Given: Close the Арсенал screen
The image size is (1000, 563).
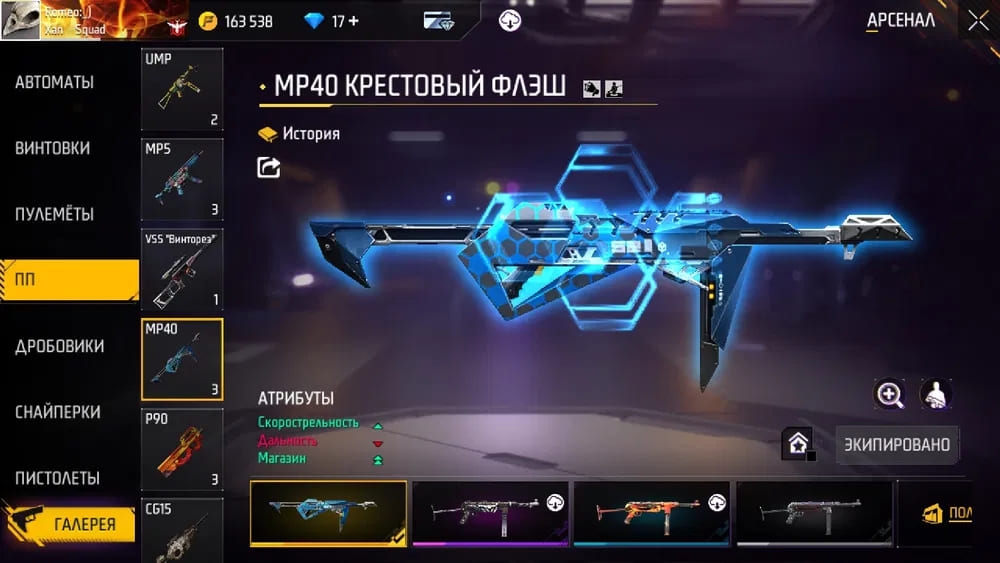Looking at the screenshot, I should point(977,21).
